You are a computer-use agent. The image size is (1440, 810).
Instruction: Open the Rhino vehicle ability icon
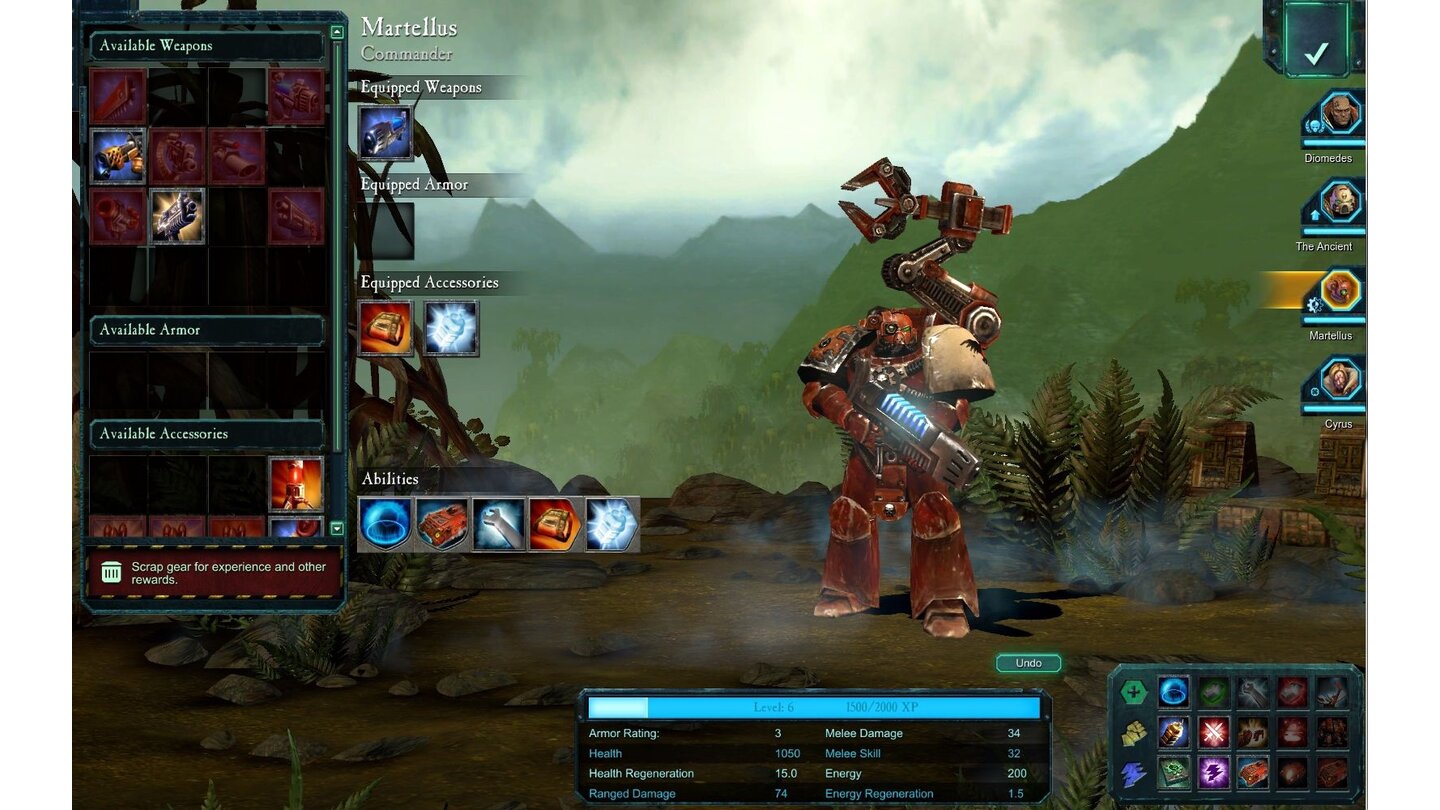coord(441,522)
